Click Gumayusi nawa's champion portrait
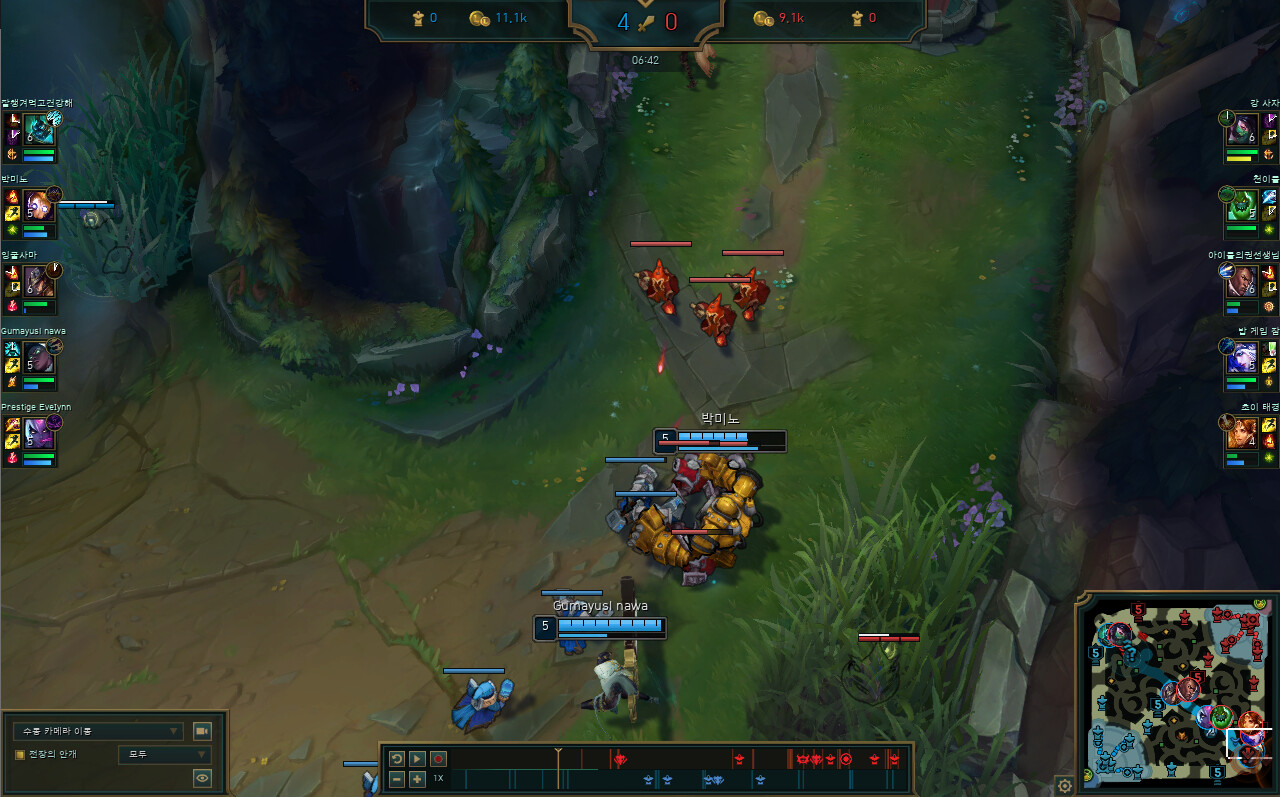 41,356
